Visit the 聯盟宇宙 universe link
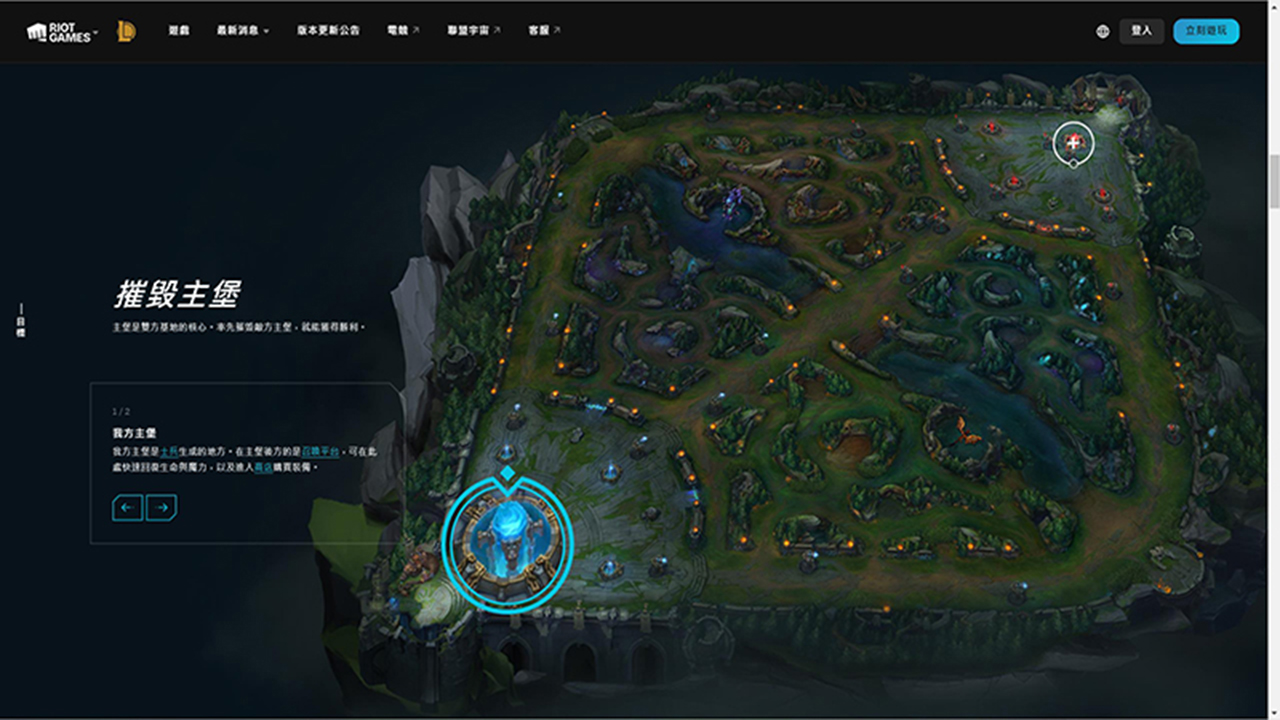Screen dimensions: 1280x720 [x=474, y=31]
